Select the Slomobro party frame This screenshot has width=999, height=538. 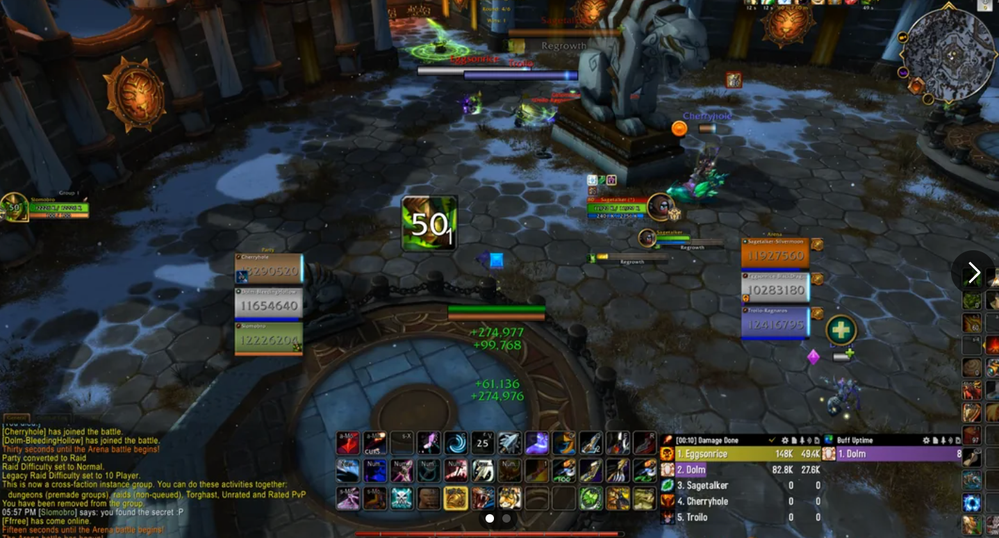click(268, 339)
